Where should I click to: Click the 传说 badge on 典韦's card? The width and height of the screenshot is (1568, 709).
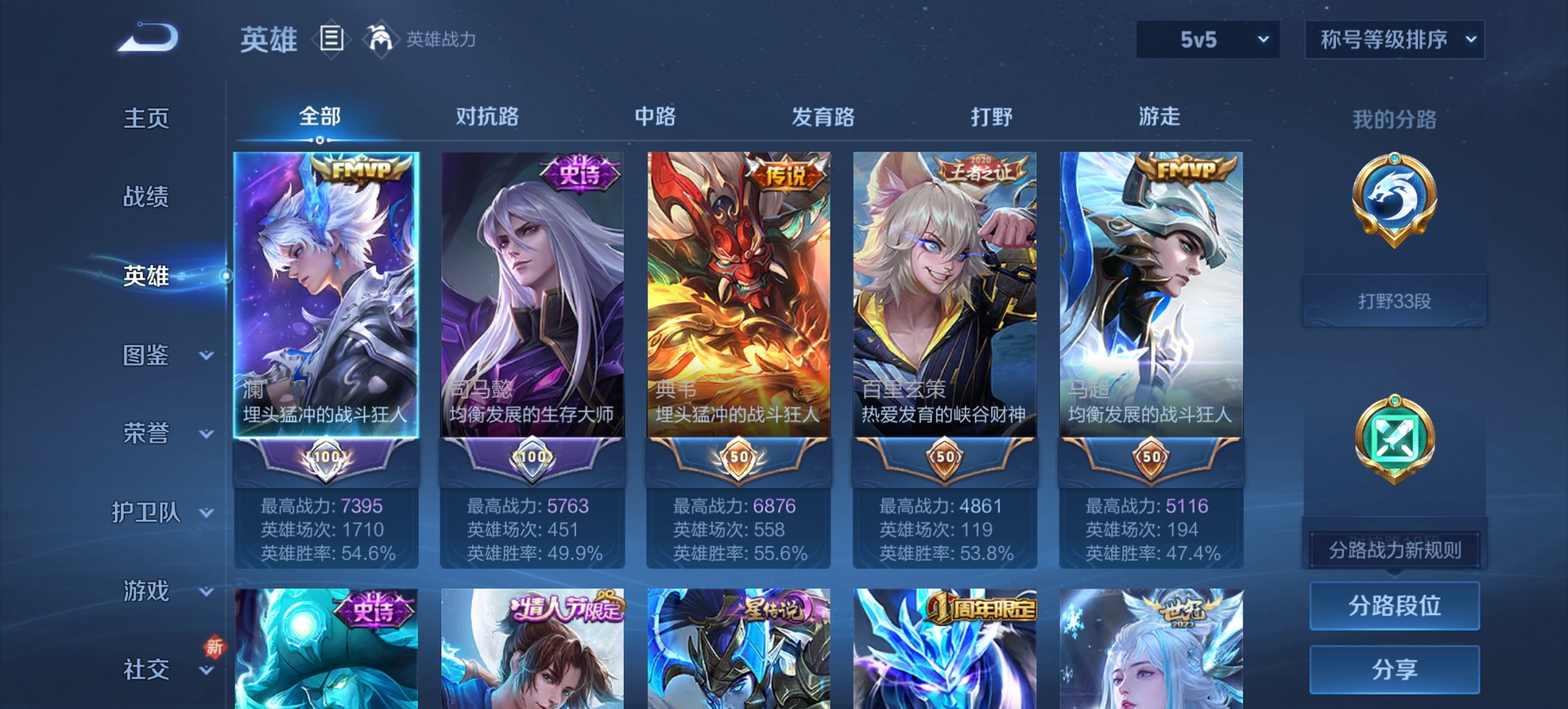click(786, 174)
